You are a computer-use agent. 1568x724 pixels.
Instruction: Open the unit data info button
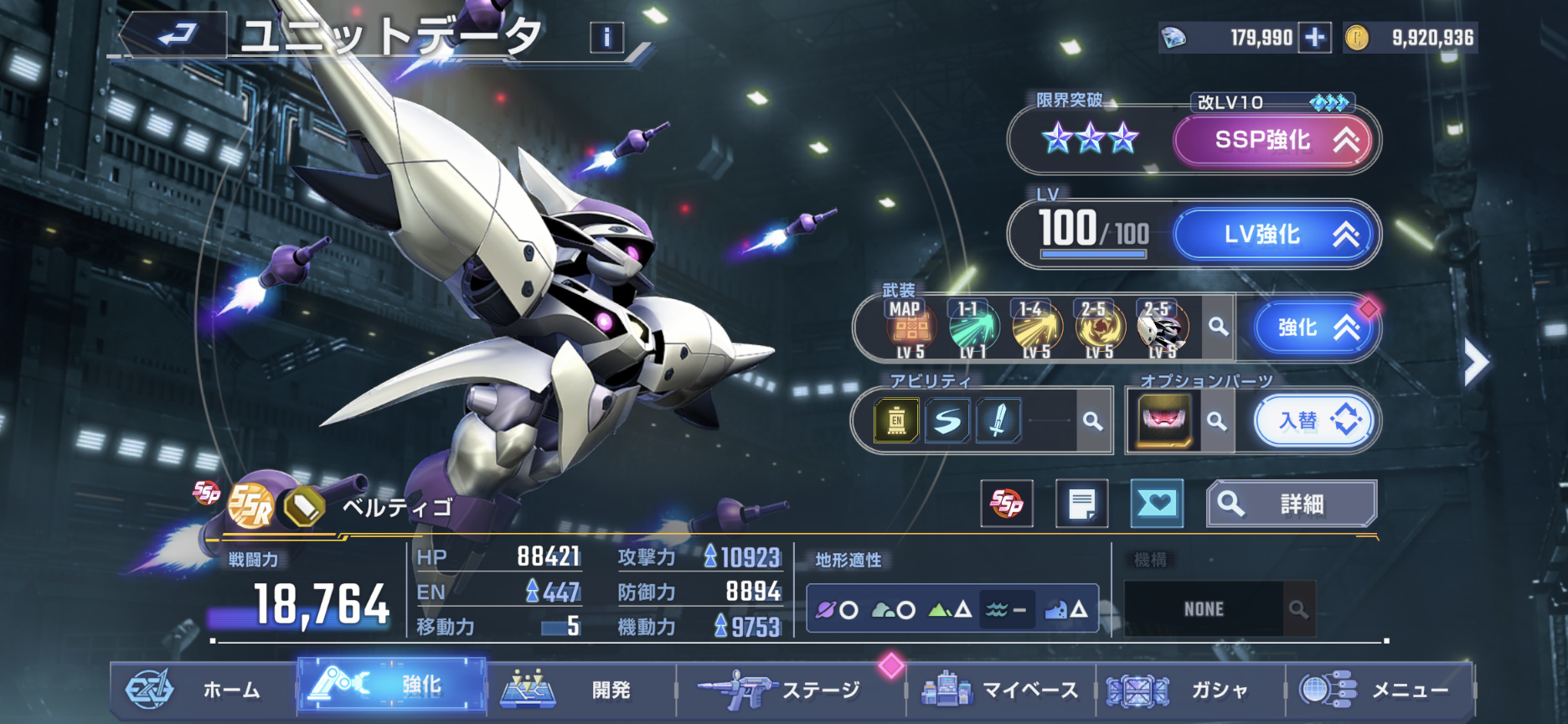point(606,37)
